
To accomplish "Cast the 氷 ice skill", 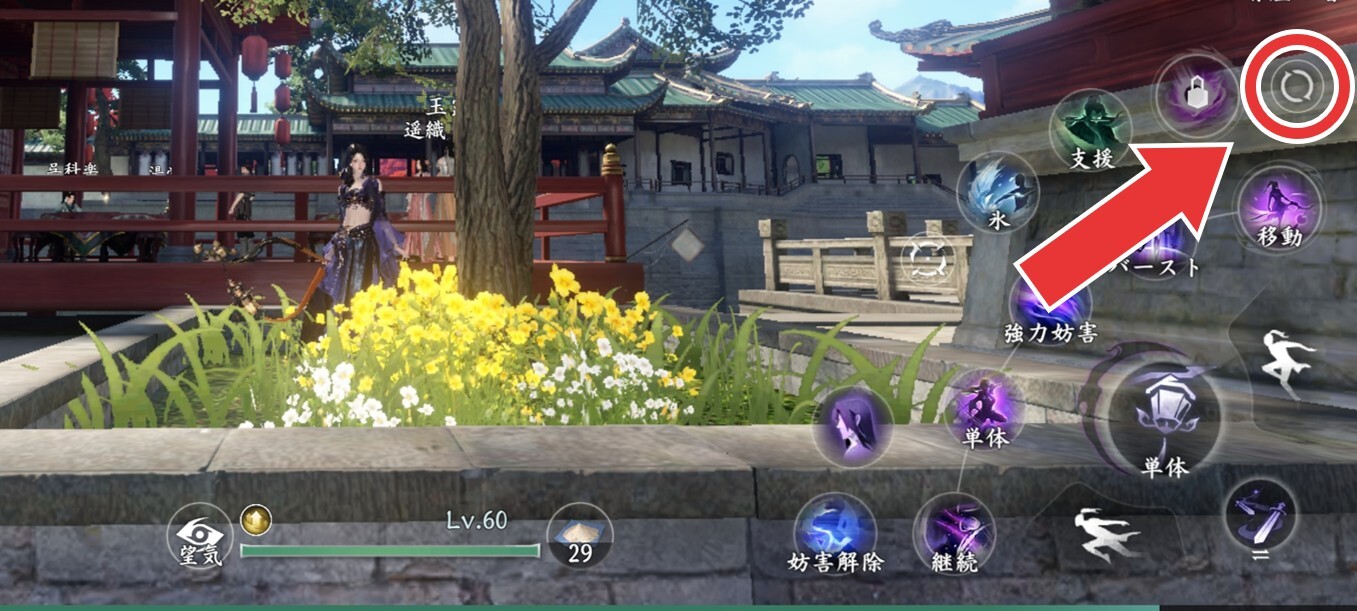I will (x=996, y=194).
